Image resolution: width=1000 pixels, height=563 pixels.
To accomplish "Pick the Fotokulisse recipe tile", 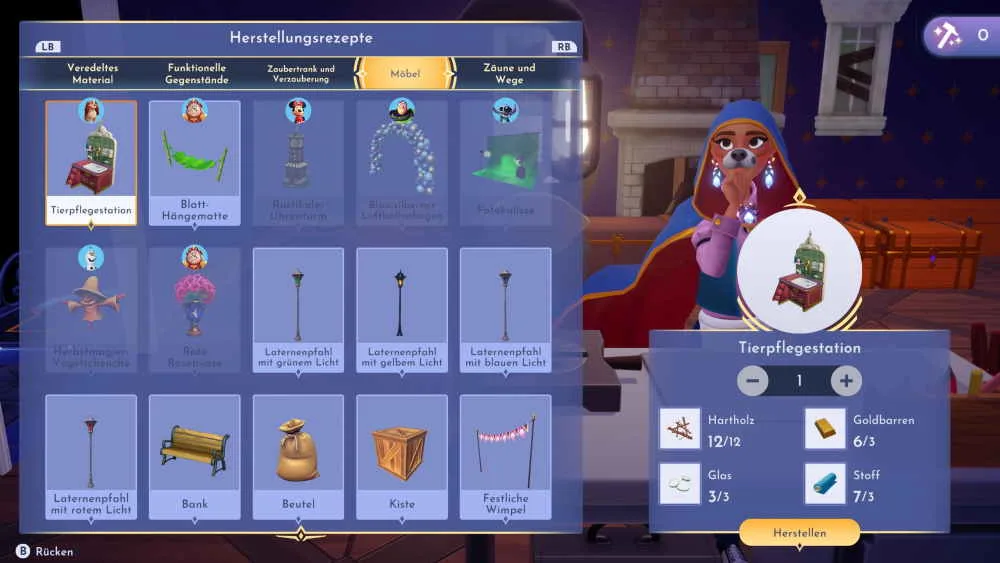I will [505, 162].
